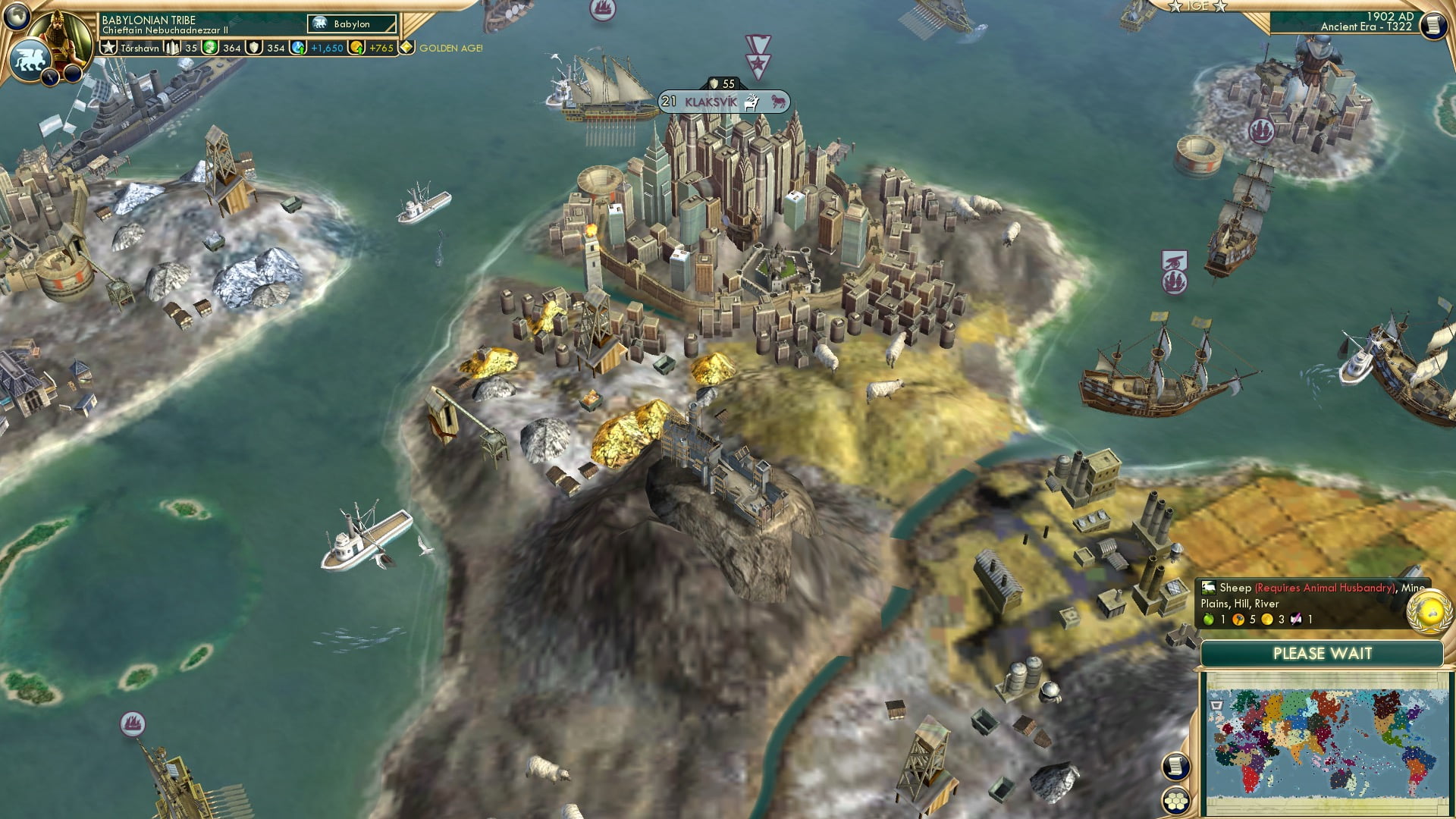Open the Babylon civilization dropdown
The image size is (1456, 819).
351,25
